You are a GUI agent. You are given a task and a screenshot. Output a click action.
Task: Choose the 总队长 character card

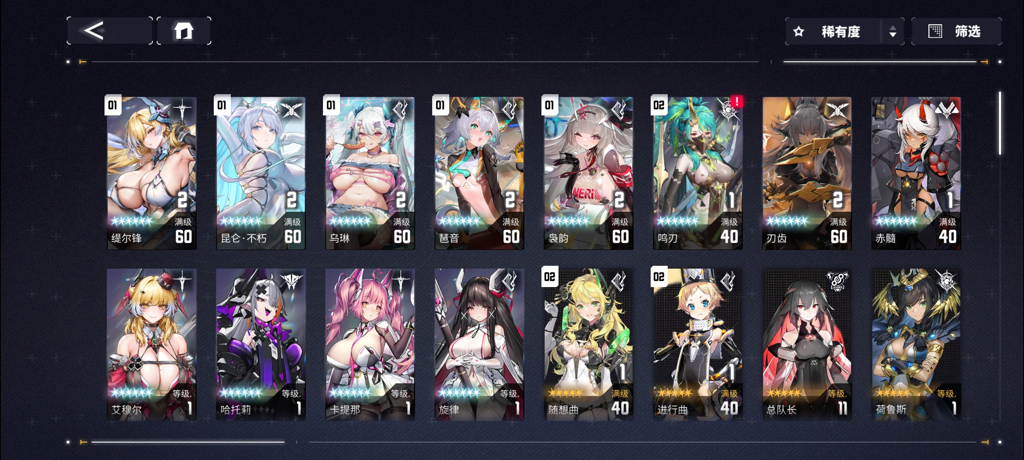(x=806, y=343)
